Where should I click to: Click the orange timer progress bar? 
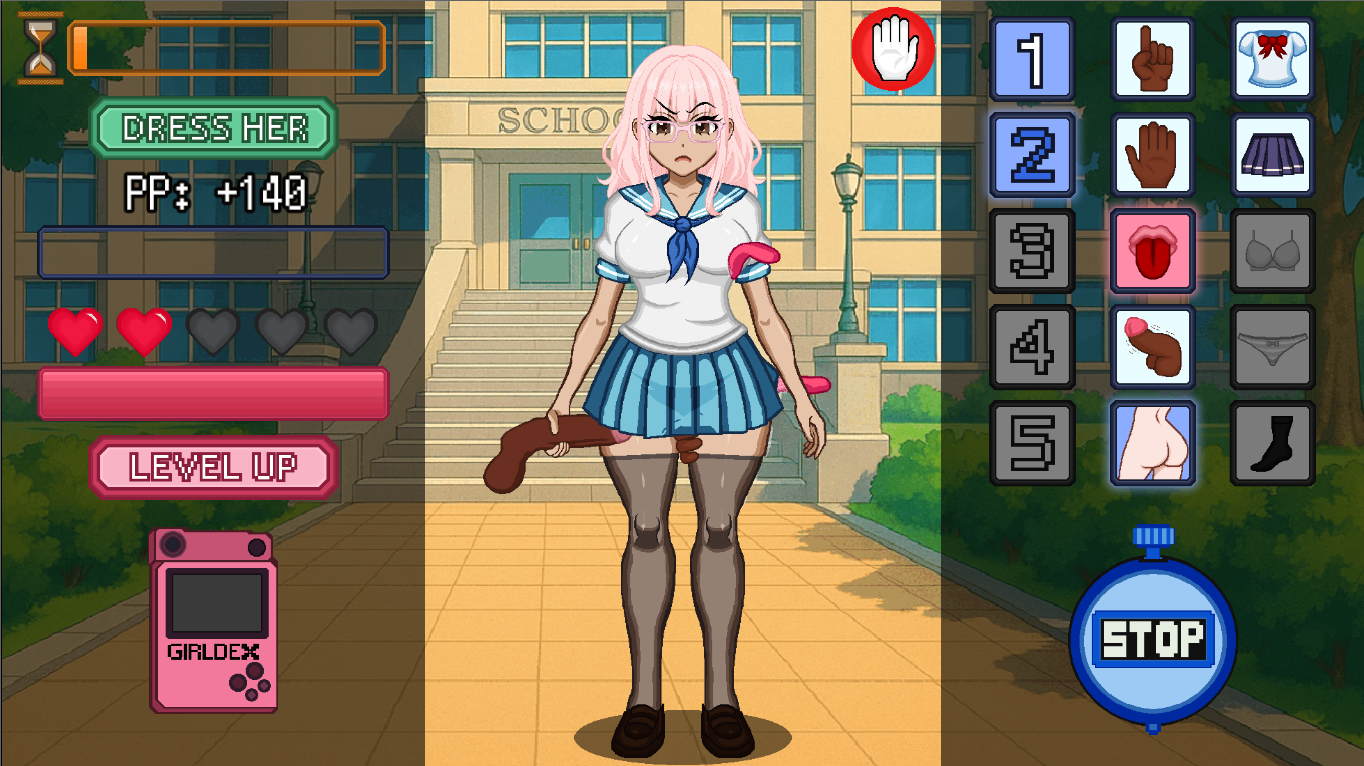tap(225, 46)
